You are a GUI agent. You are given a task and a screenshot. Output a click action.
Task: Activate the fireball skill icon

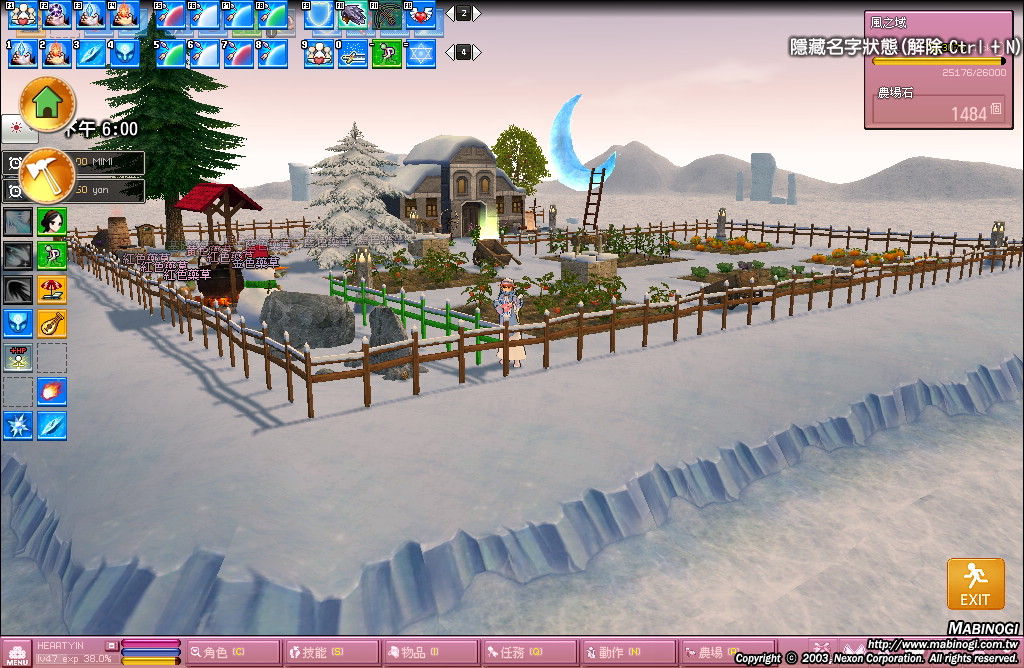coord(52,391)
